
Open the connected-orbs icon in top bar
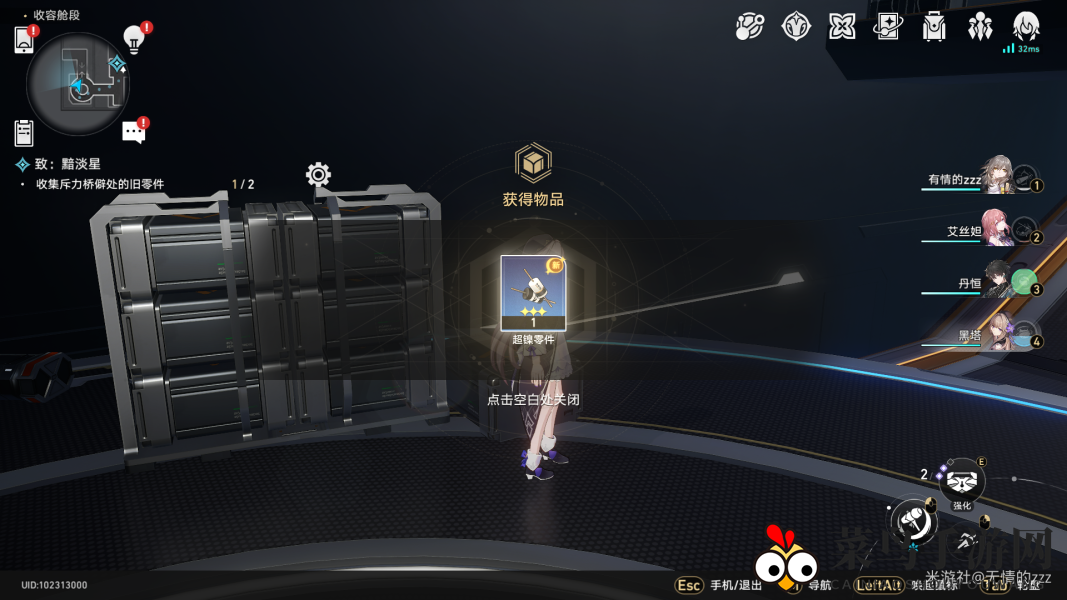click(x=749, y=27)
